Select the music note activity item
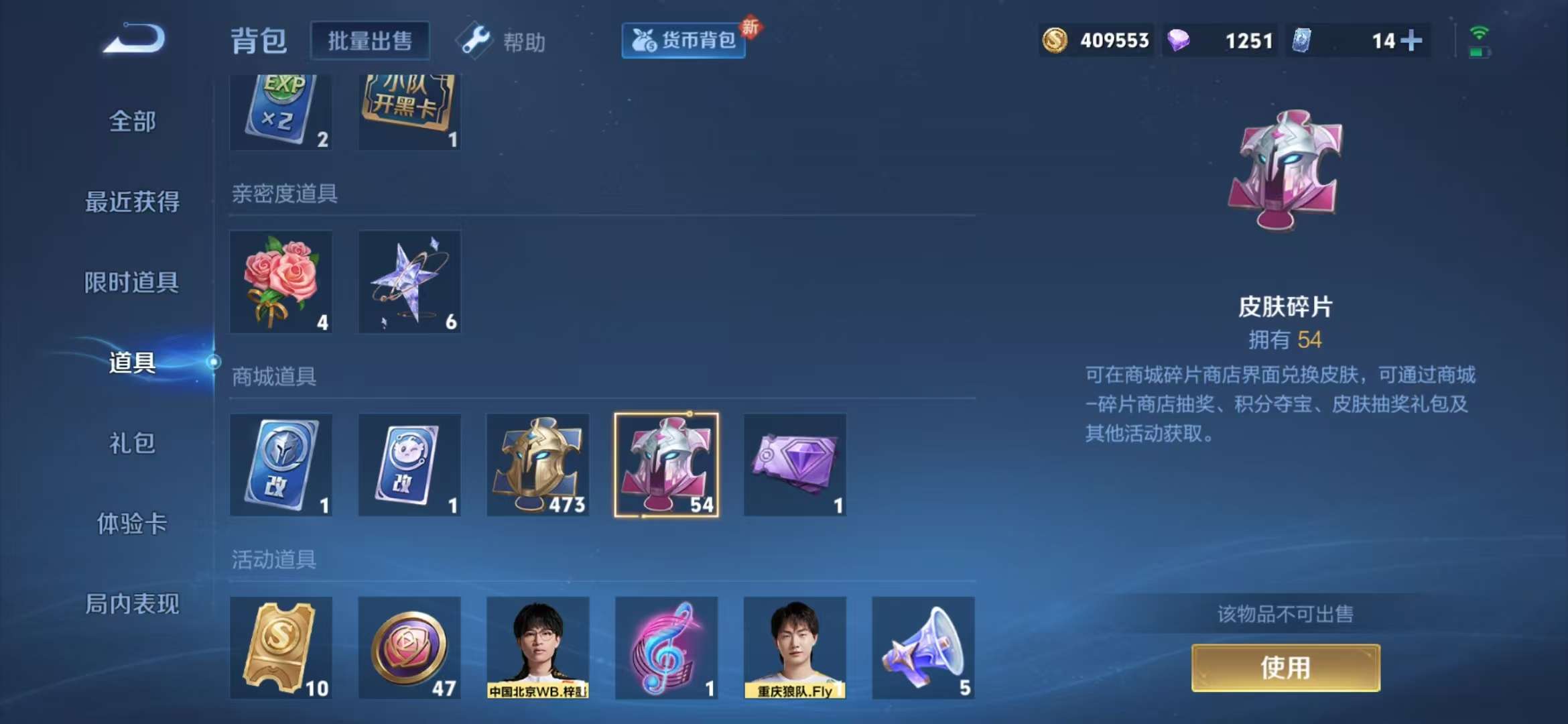This screenshot has width=1568, height=724. 666,647
